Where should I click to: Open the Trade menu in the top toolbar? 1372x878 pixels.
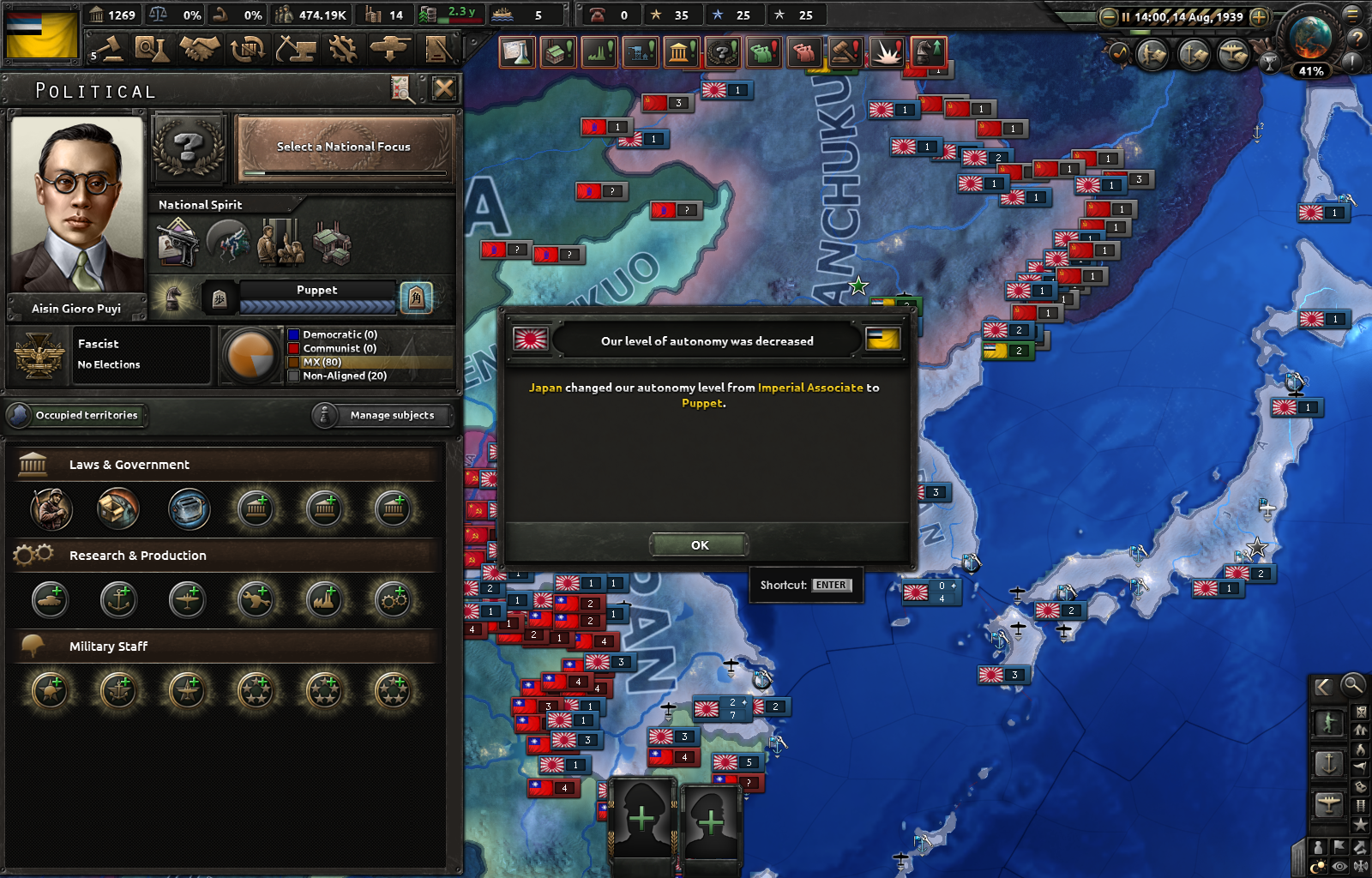(x=246, y=49)
